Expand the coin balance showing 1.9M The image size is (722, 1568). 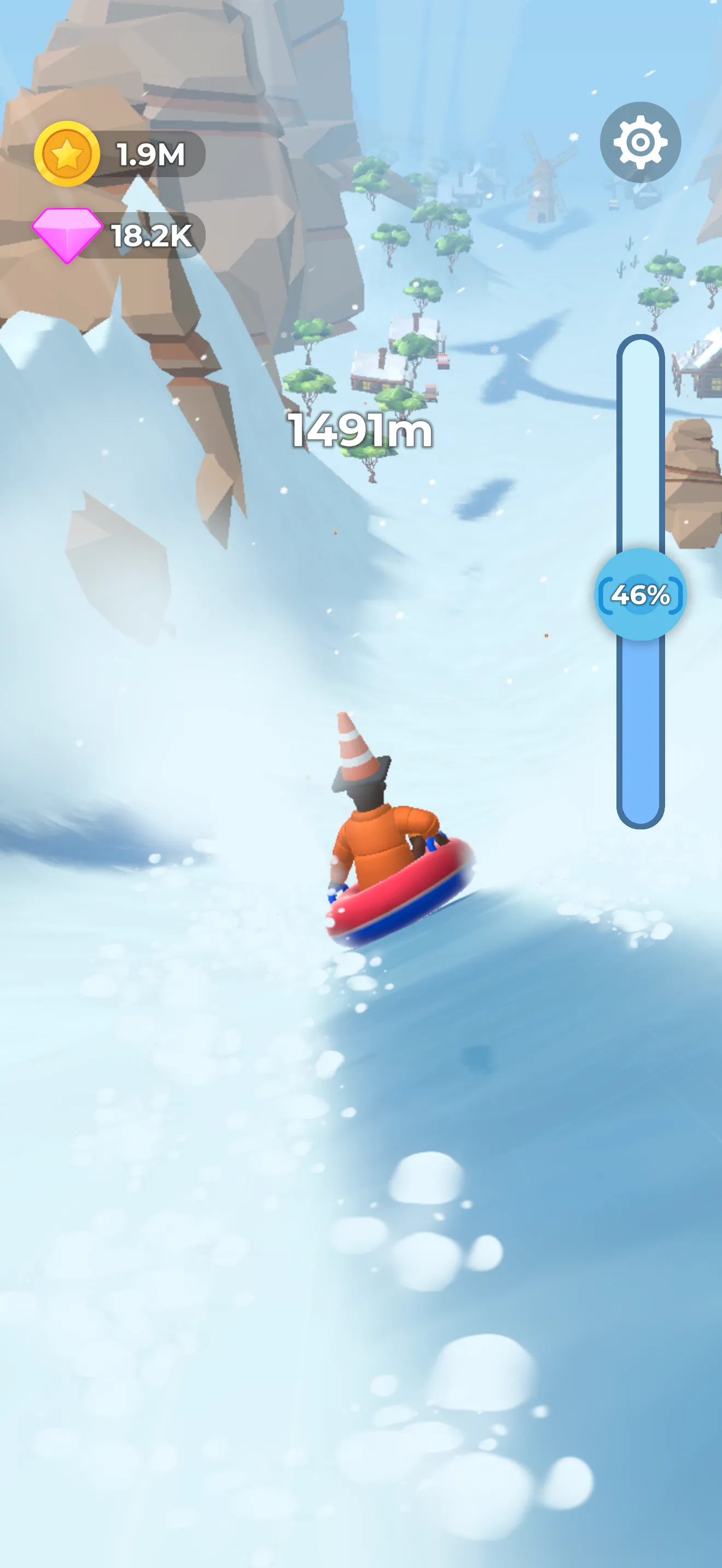click(150, 154)
